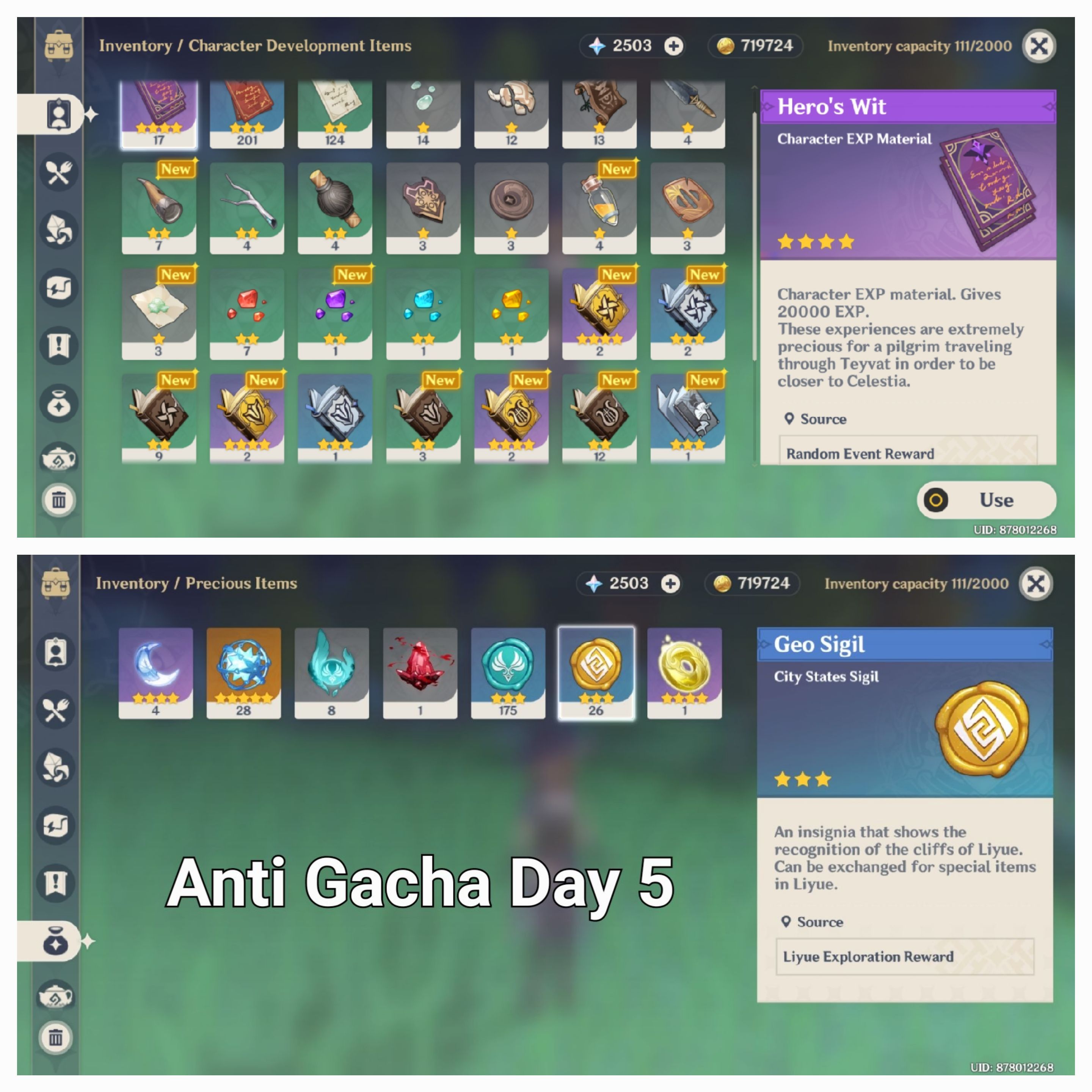
Task: Select the Adventurer's Experience stack of 201
Action: tap(246, 113)
